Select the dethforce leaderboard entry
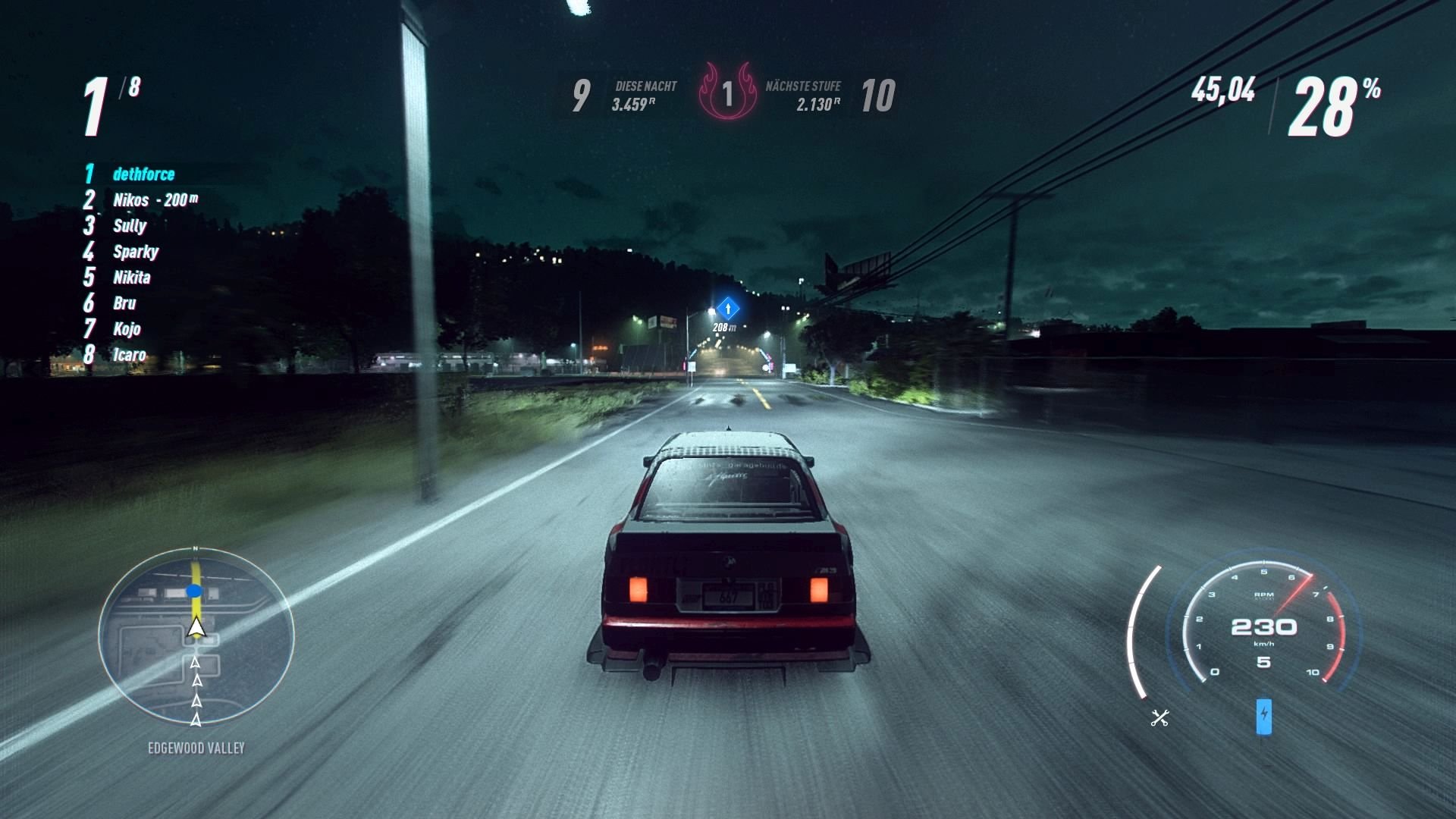1456x819 pixels. tap(144, 174)
